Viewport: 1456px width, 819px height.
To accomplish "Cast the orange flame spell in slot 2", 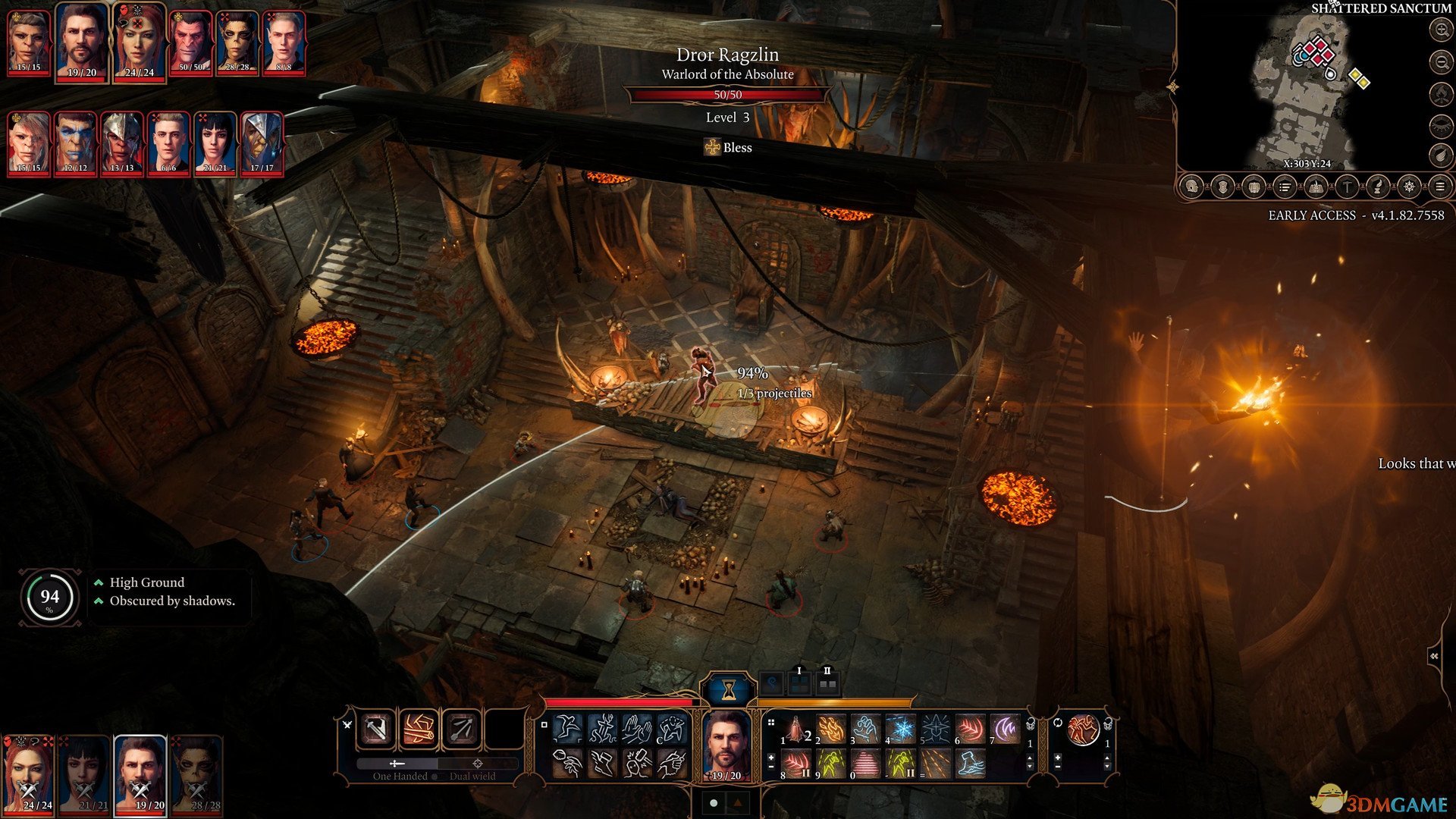I will tap(831, 730).
